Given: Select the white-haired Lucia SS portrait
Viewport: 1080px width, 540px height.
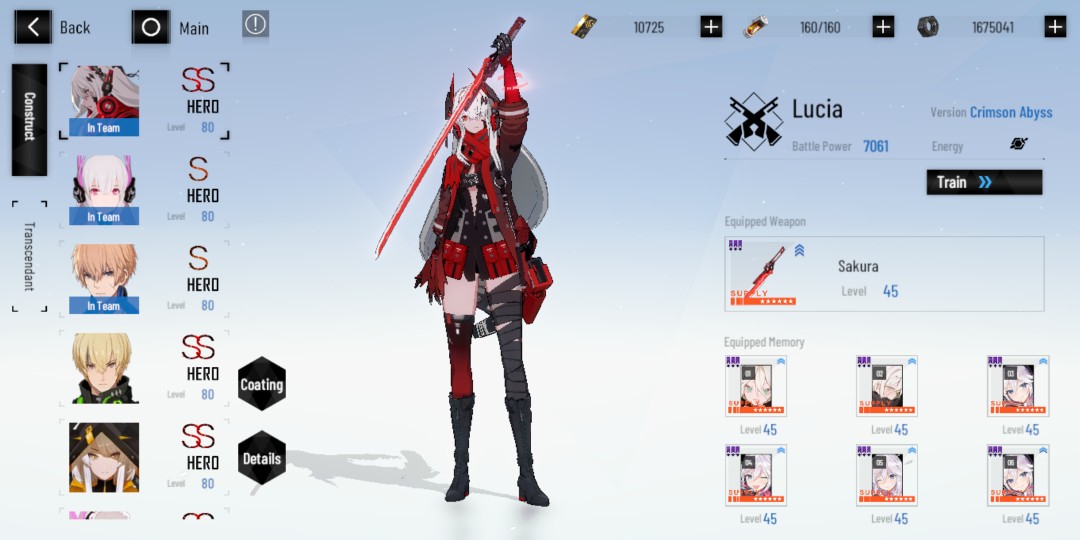Looking at the screenshot, I should coord(104,101).
